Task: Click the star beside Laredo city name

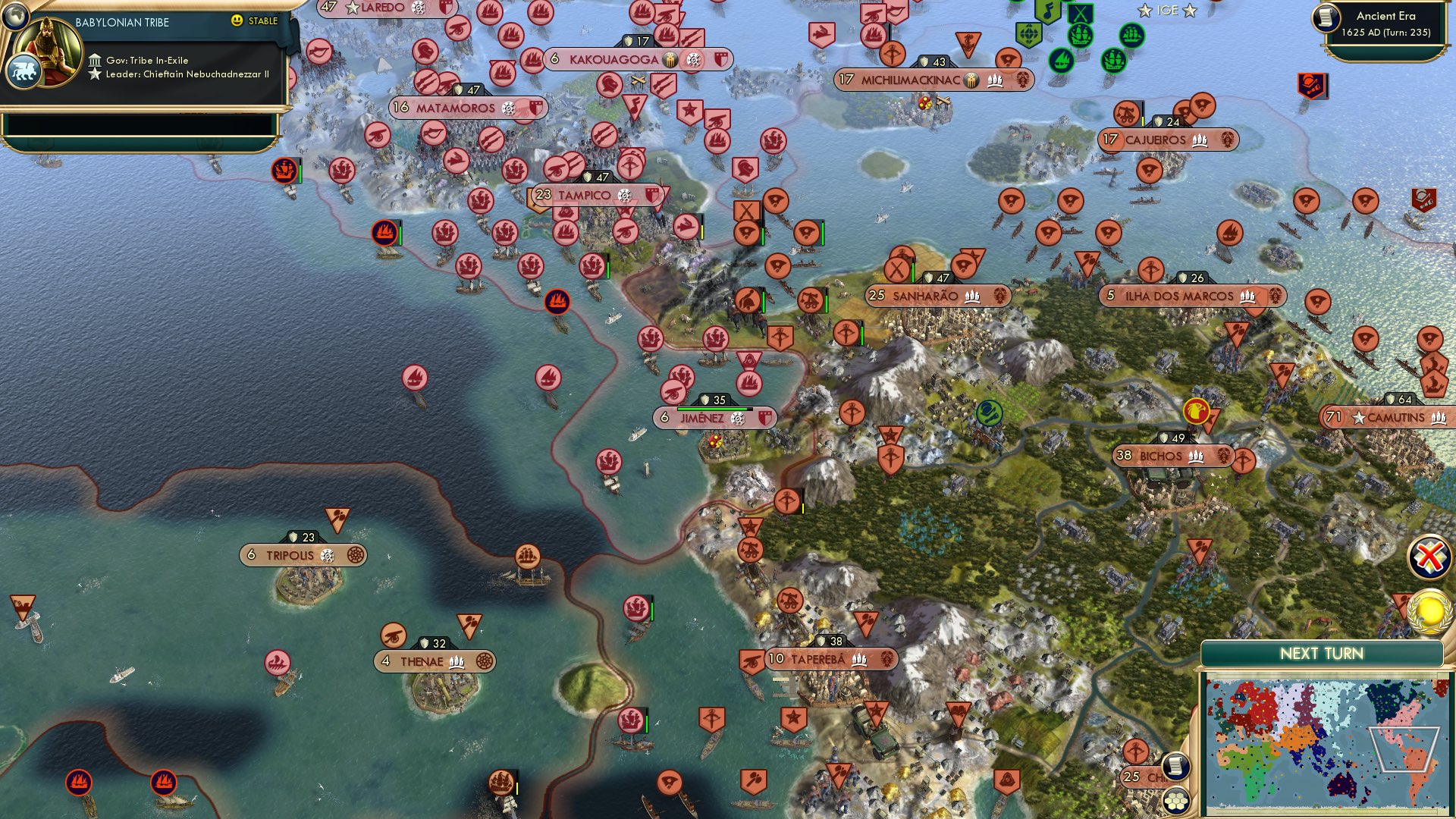Action: pyautogui.click(x=354, y=9)
